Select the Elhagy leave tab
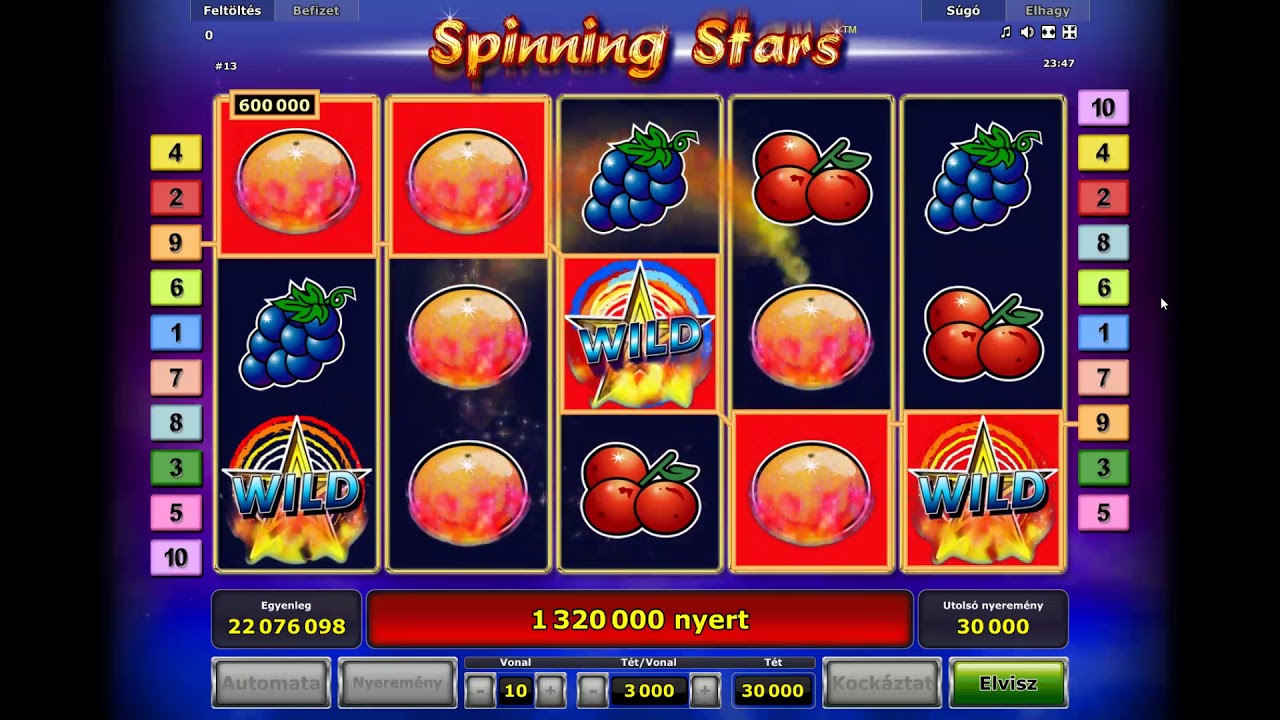Viewport: 1280px width, 720px height. [1047, 11]
